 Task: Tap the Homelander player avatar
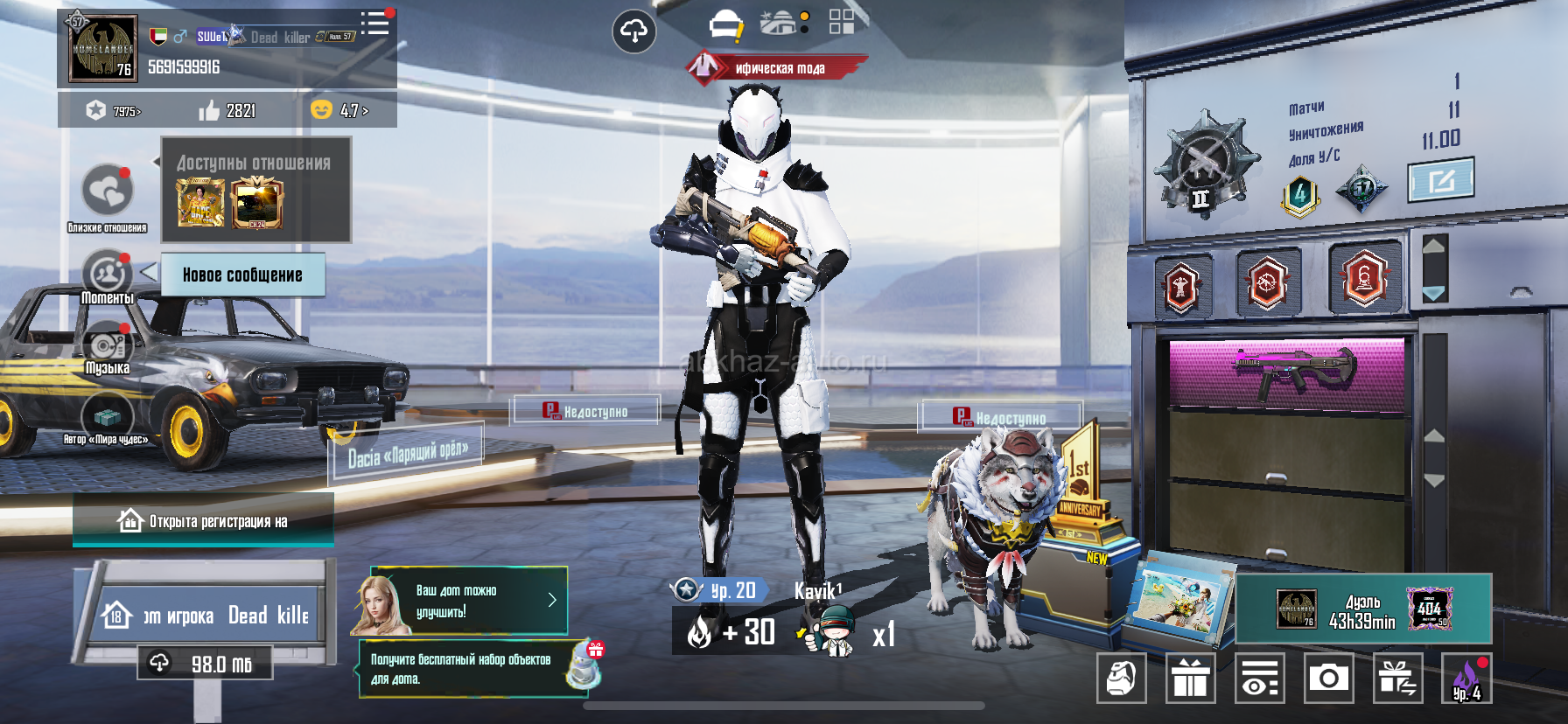click(103, 49)
